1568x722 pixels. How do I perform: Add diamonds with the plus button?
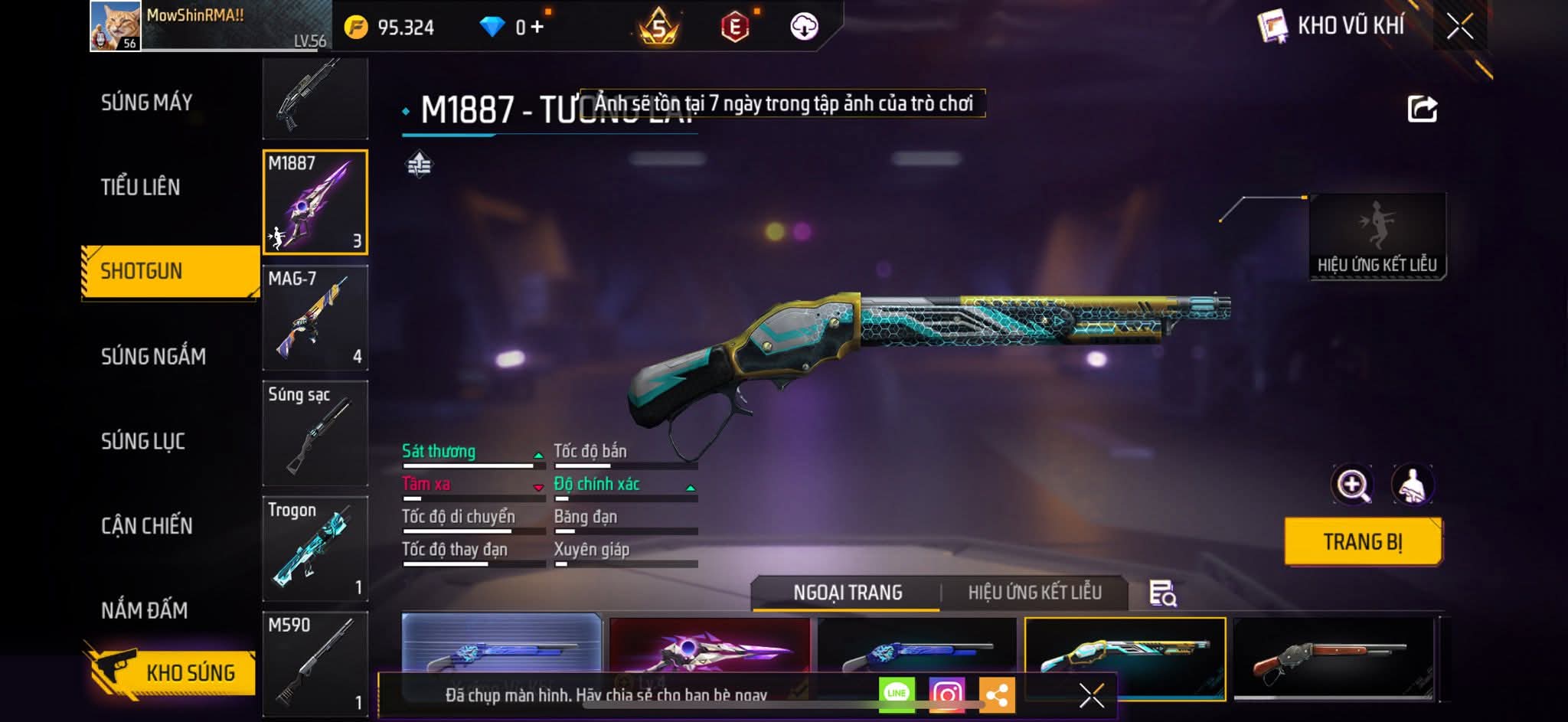[537, 28]
